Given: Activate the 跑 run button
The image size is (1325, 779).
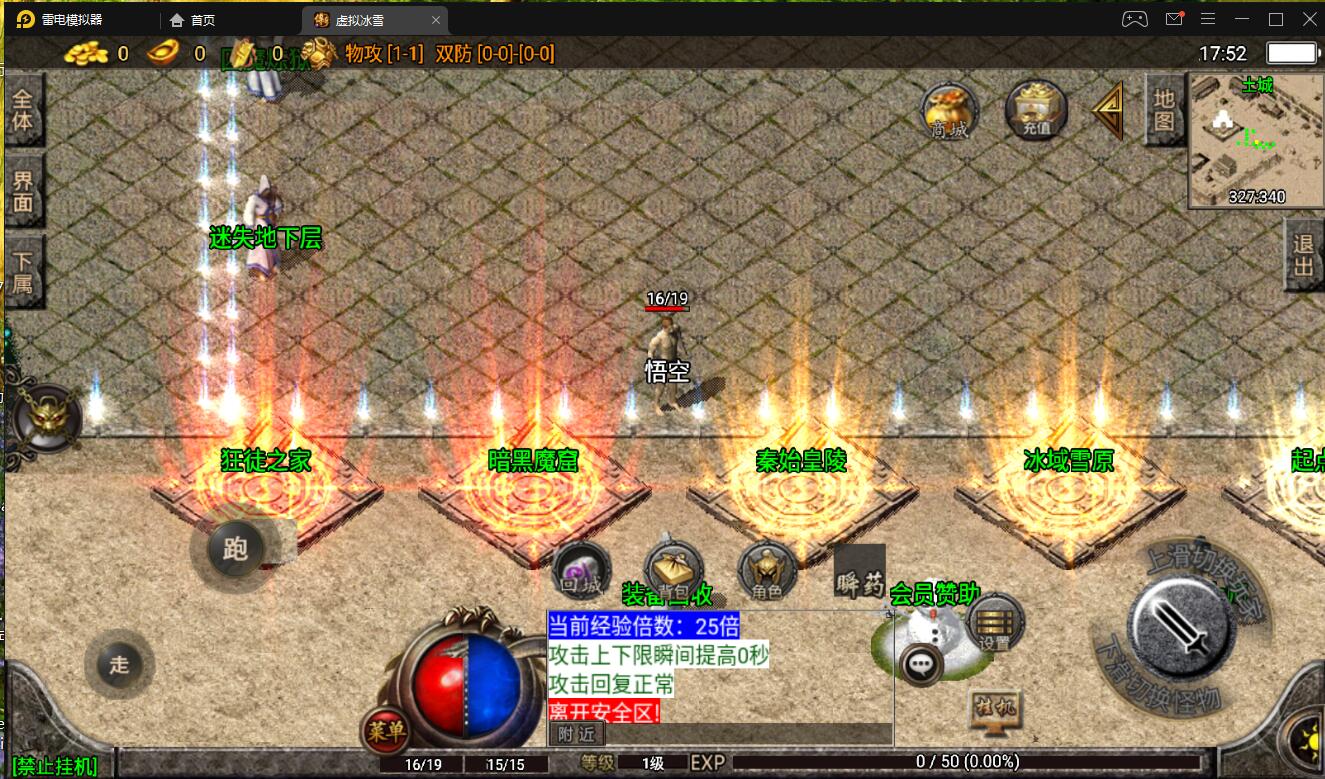Looking at the screenshot, I should (x=235, y=549).
